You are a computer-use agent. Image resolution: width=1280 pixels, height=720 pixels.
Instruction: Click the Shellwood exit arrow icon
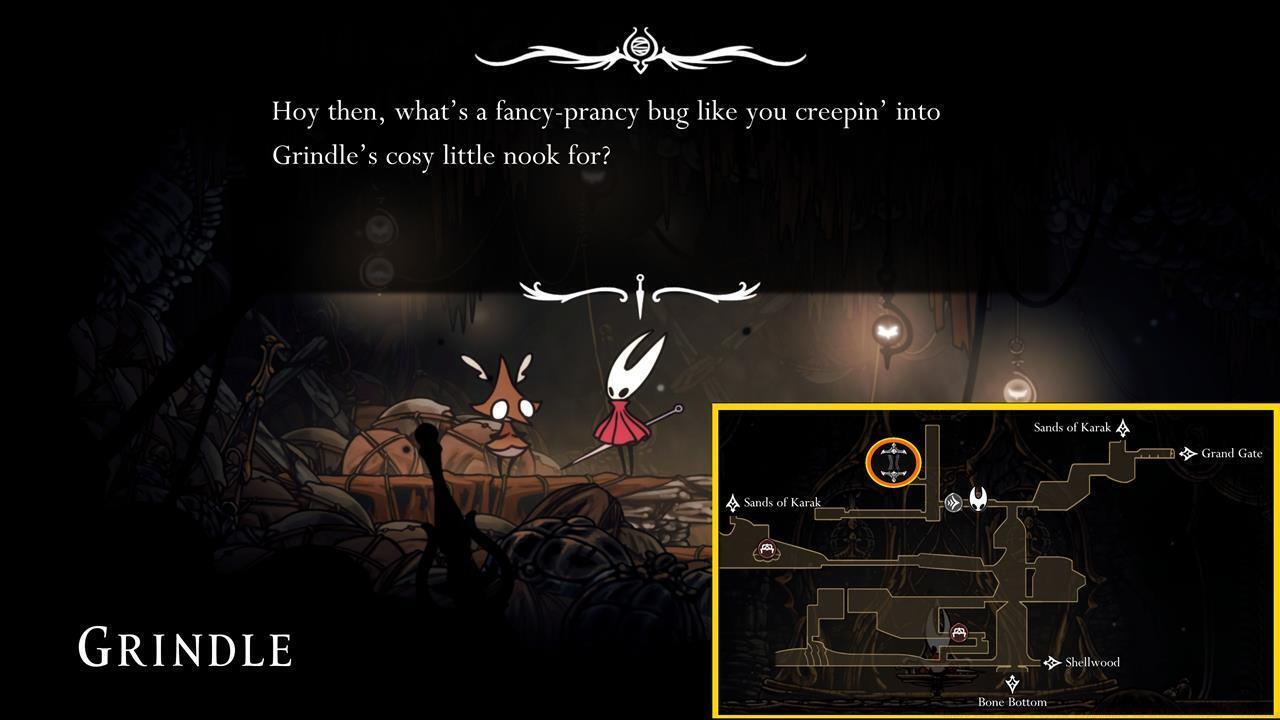point(1050,662)
